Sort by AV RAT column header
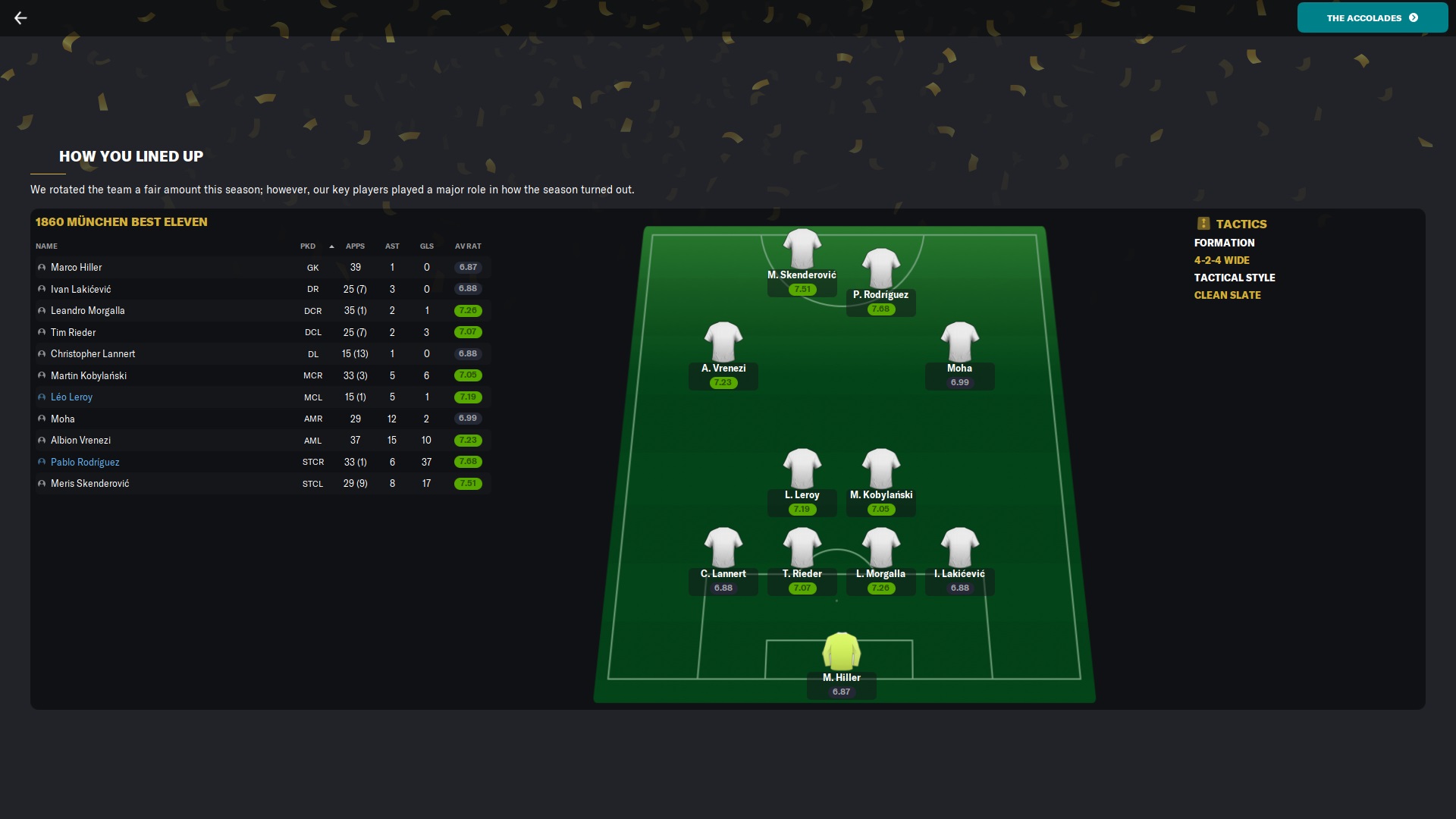This screenshot has height=819, width=1456. (x=468, y=246)
